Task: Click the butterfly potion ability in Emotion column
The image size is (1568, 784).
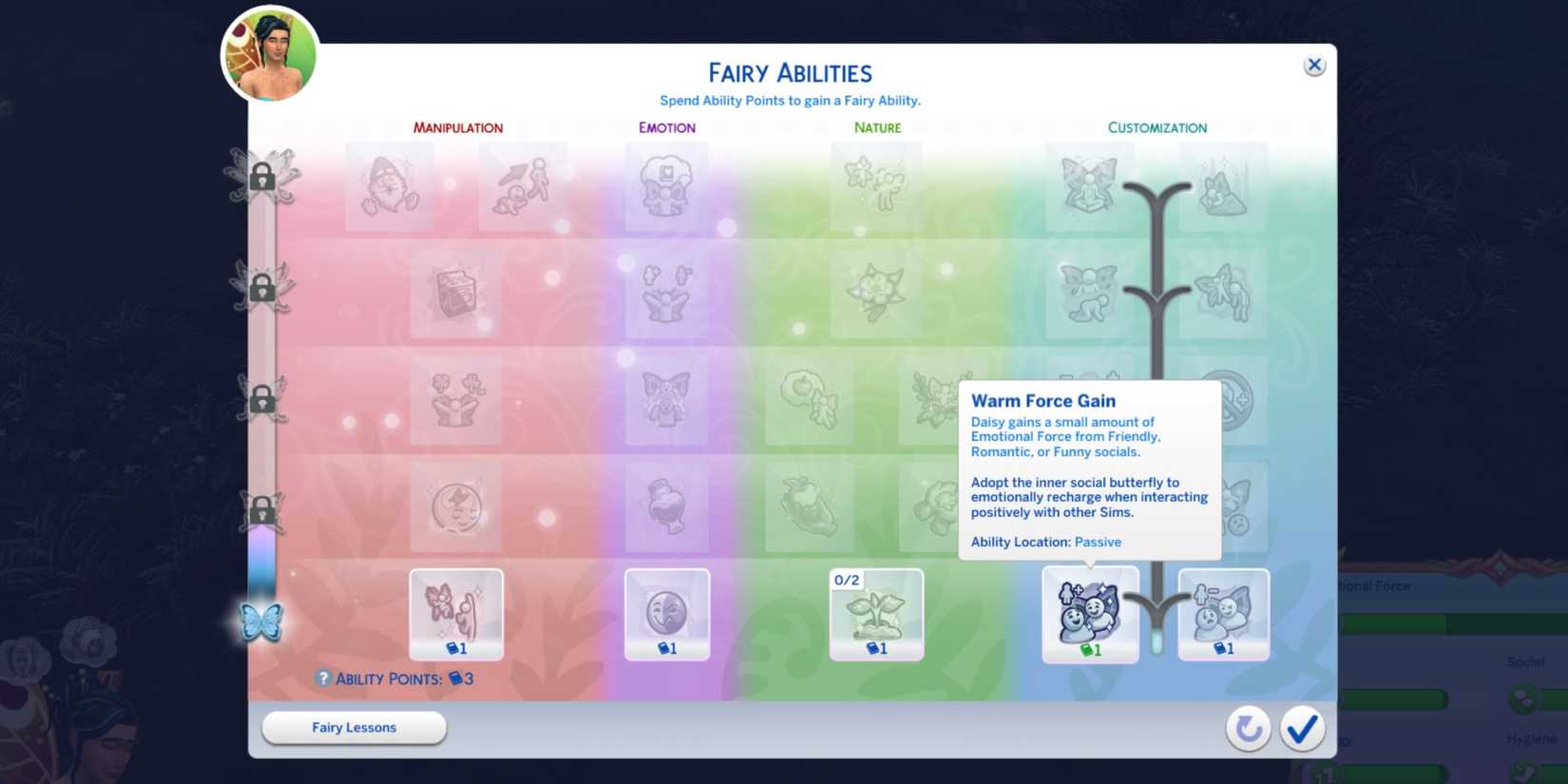Action: [667, 507]
